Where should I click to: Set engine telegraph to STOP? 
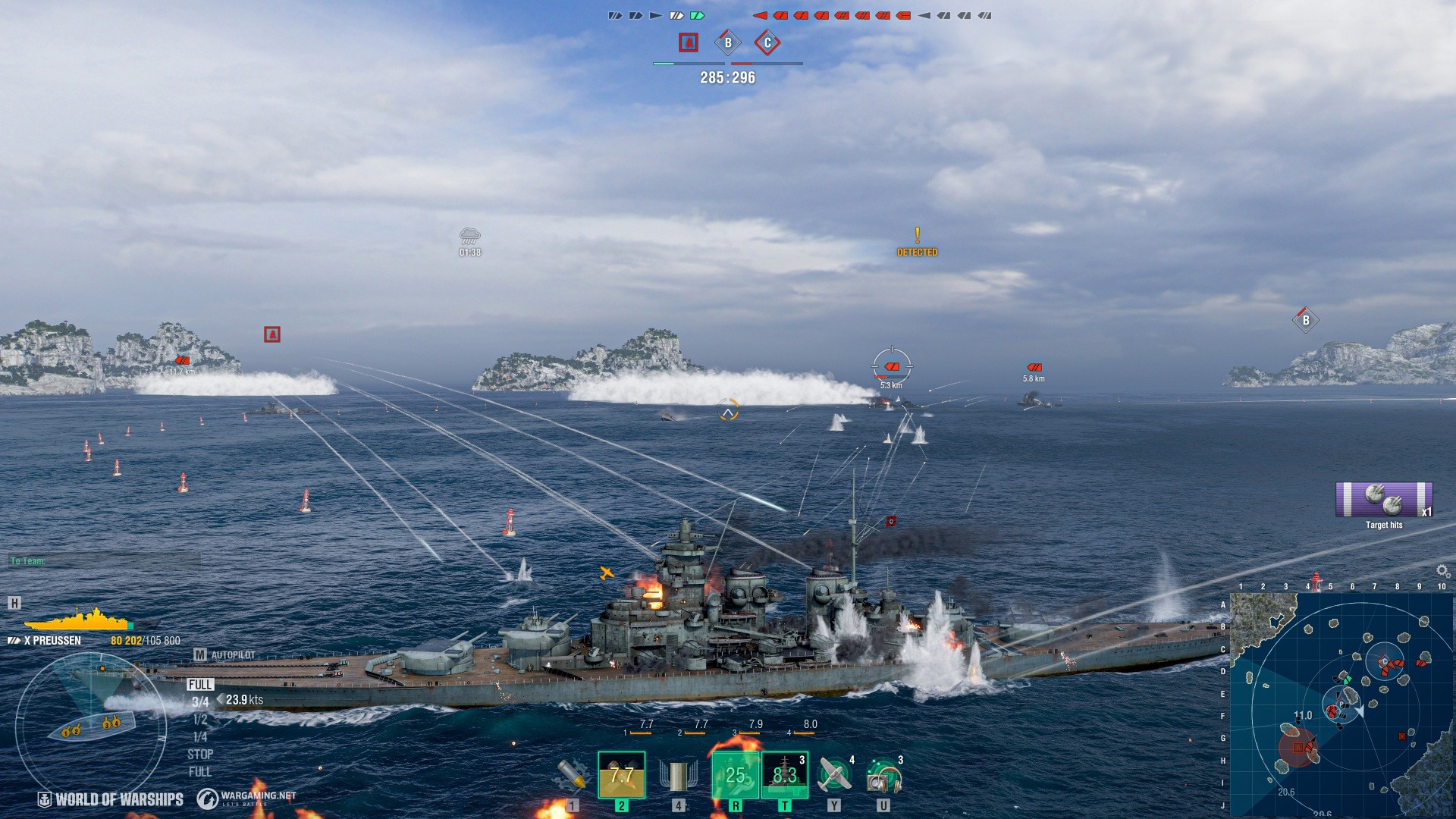[200, 755]
